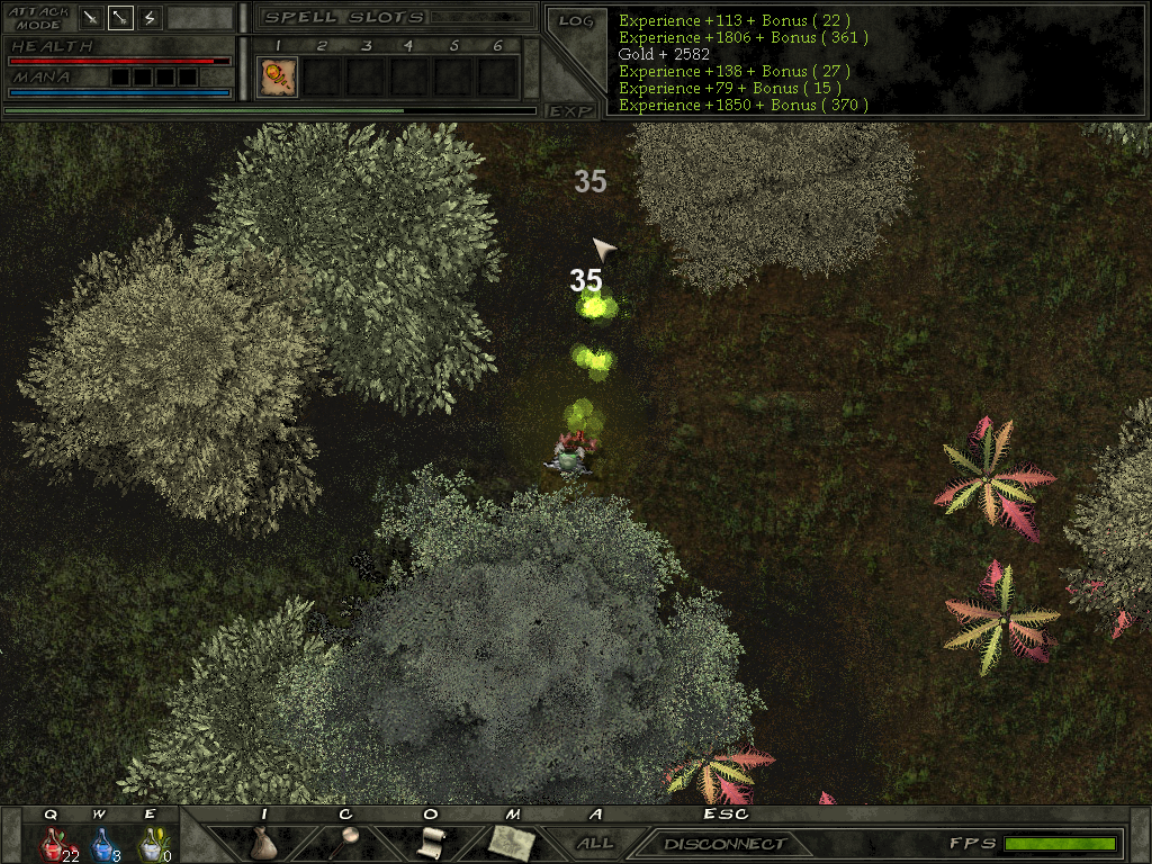The height and width of the screenshot is (864, 1152).
Task: Show the character sheet via magnifier icon
Action: [348, 840]
